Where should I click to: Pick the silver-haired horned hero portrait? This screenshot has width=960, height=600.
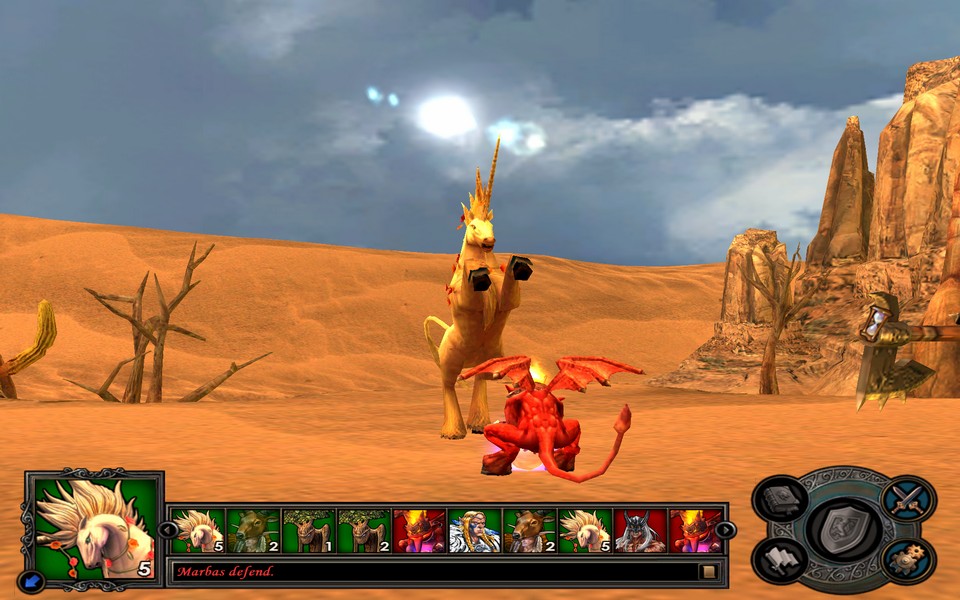pos(640,531)
